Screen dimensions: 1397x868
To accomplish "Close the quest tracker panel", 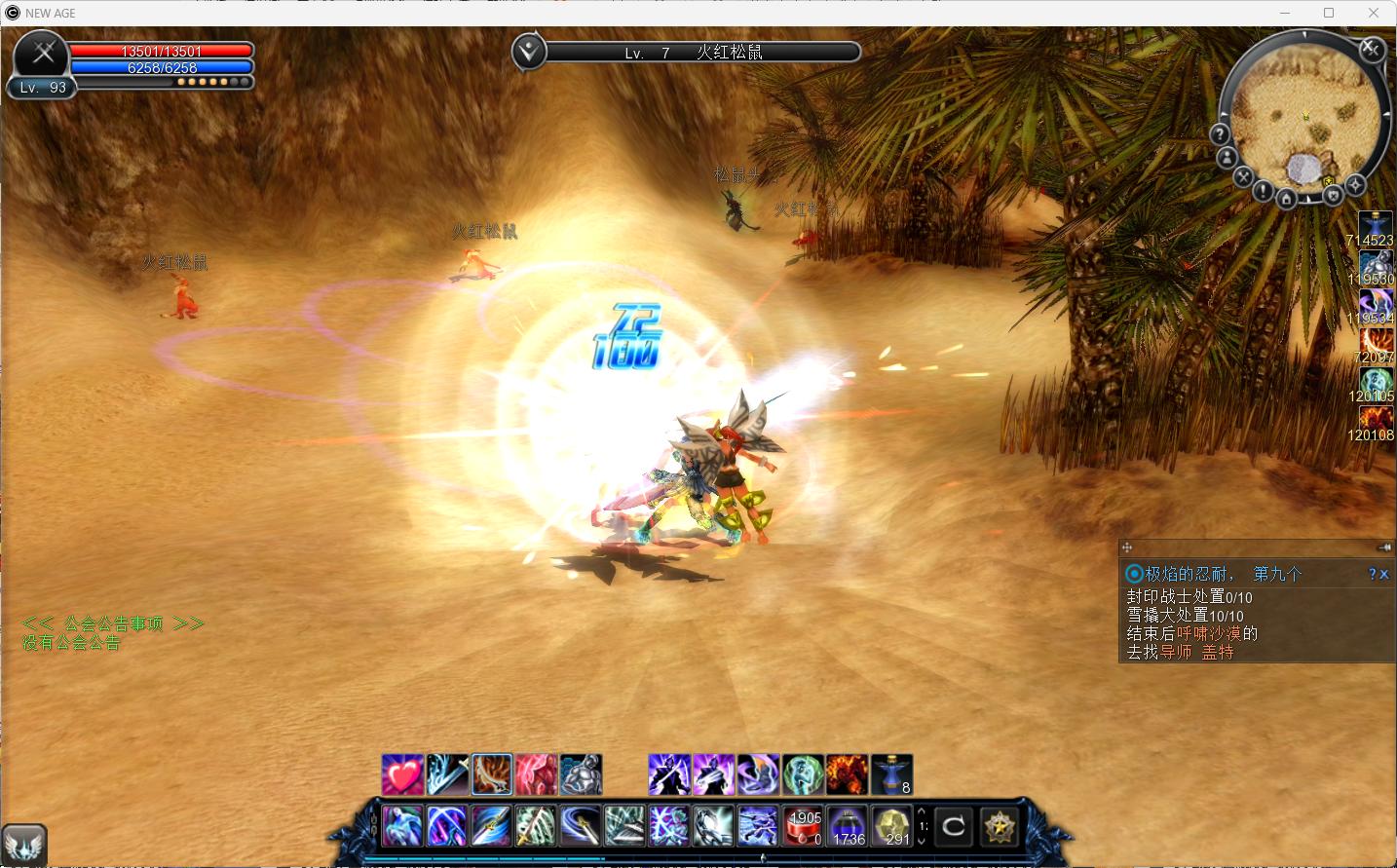I will (x=1384, y=575).
